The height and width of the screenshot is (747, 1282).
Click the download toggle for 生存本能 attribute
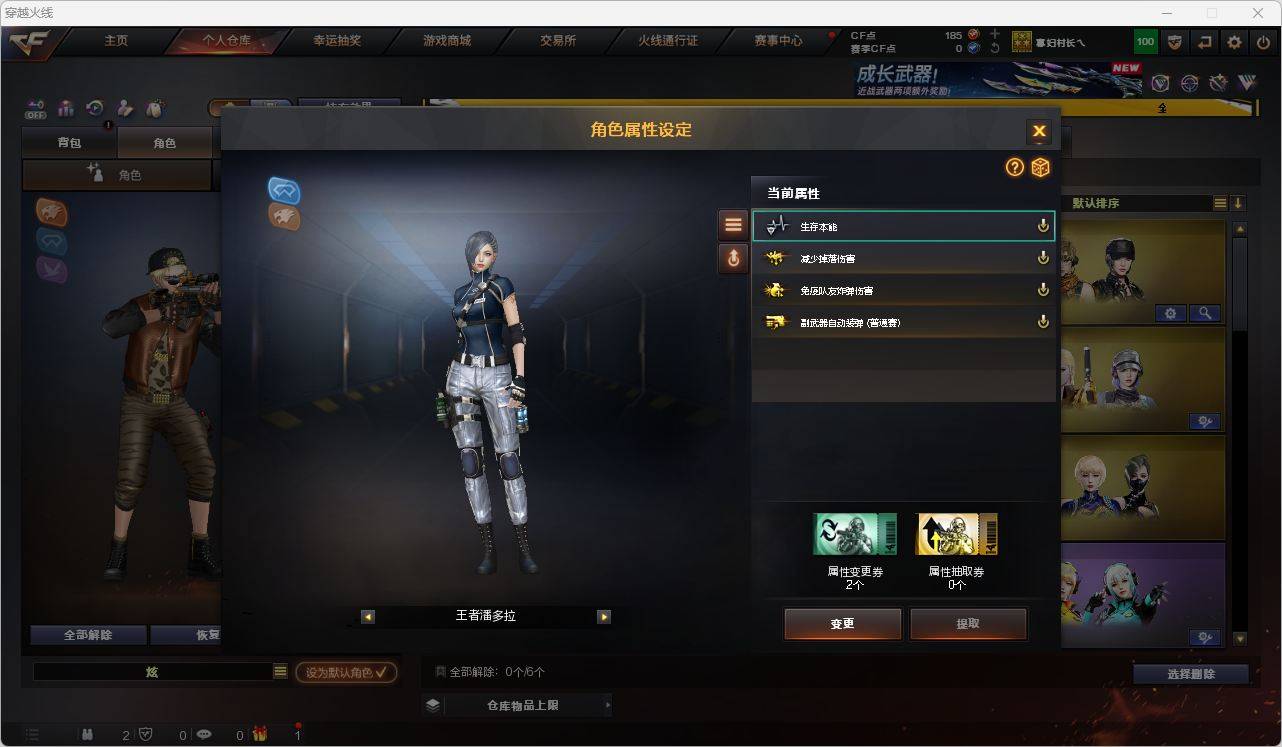tap(1043, 226)
